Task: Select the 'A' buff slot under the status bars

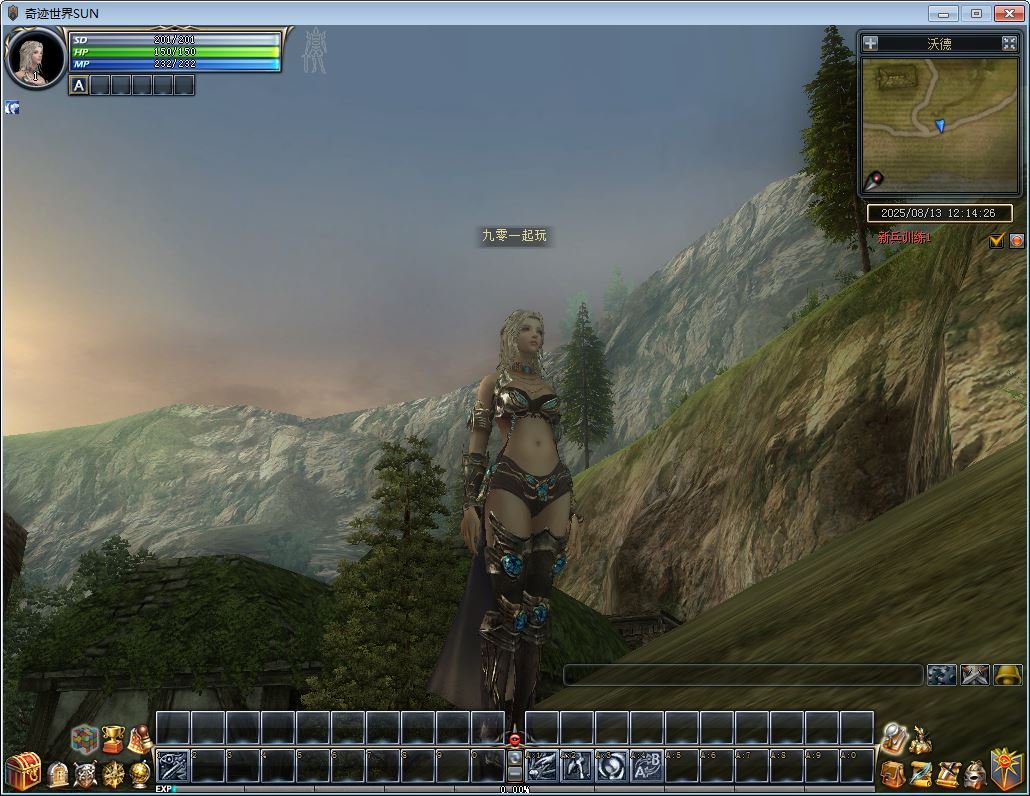Action: click(79, 86)
